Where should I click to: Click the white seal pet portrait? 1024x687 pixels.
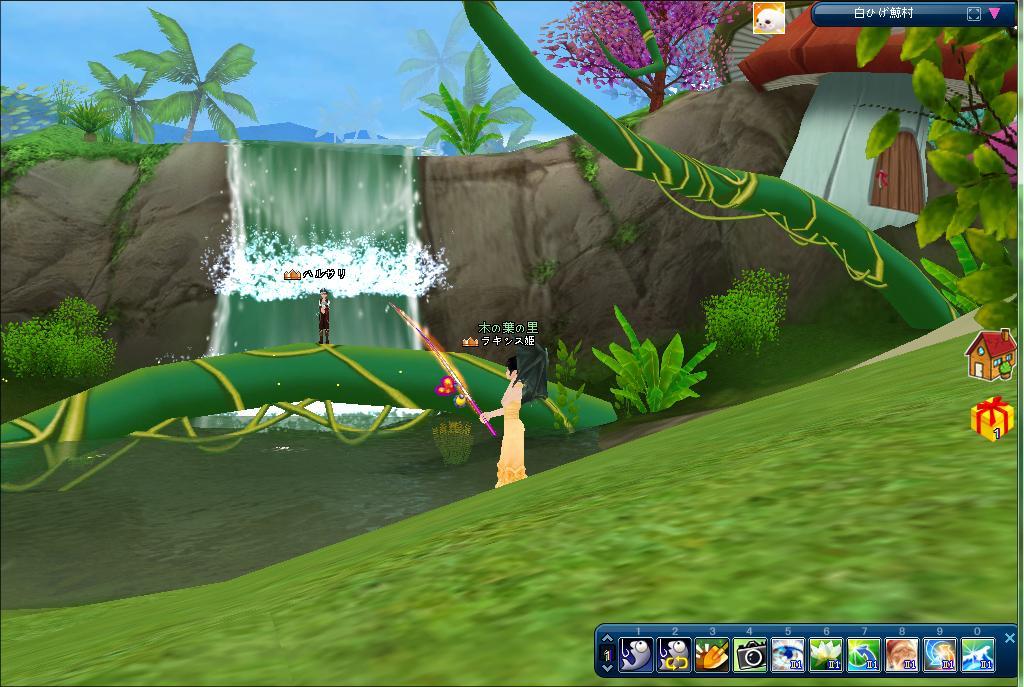(x=768, y=17)
